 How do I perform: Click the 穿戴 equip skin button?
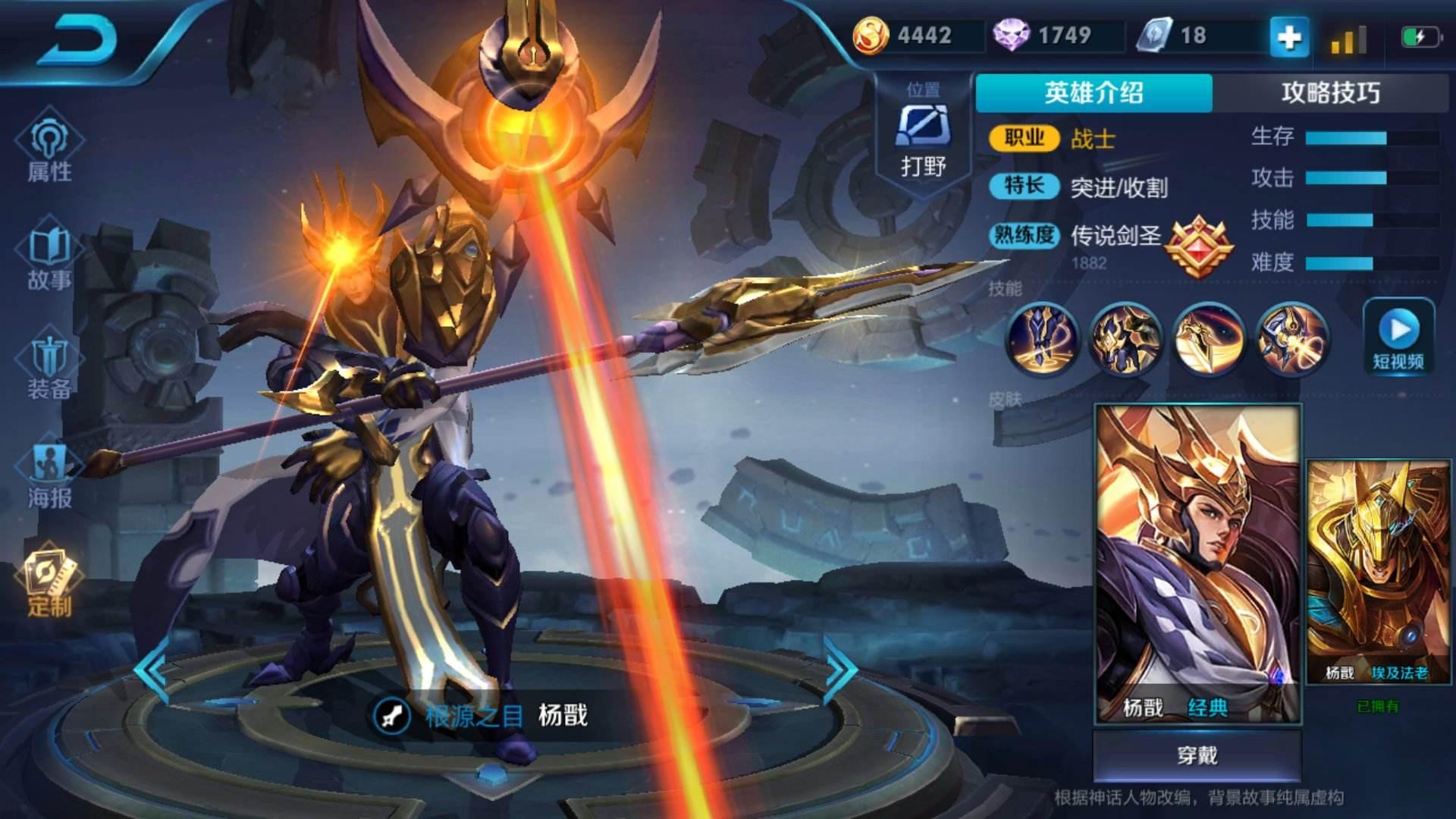[1197, 755]
